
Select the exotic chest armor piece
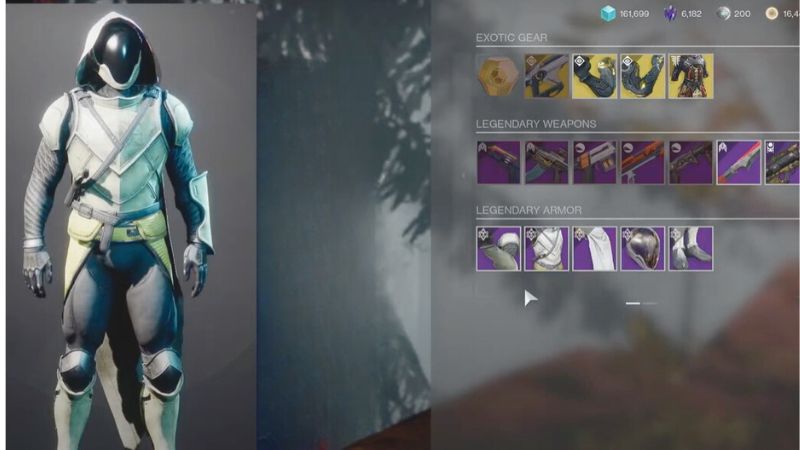[x=691, y=76]
